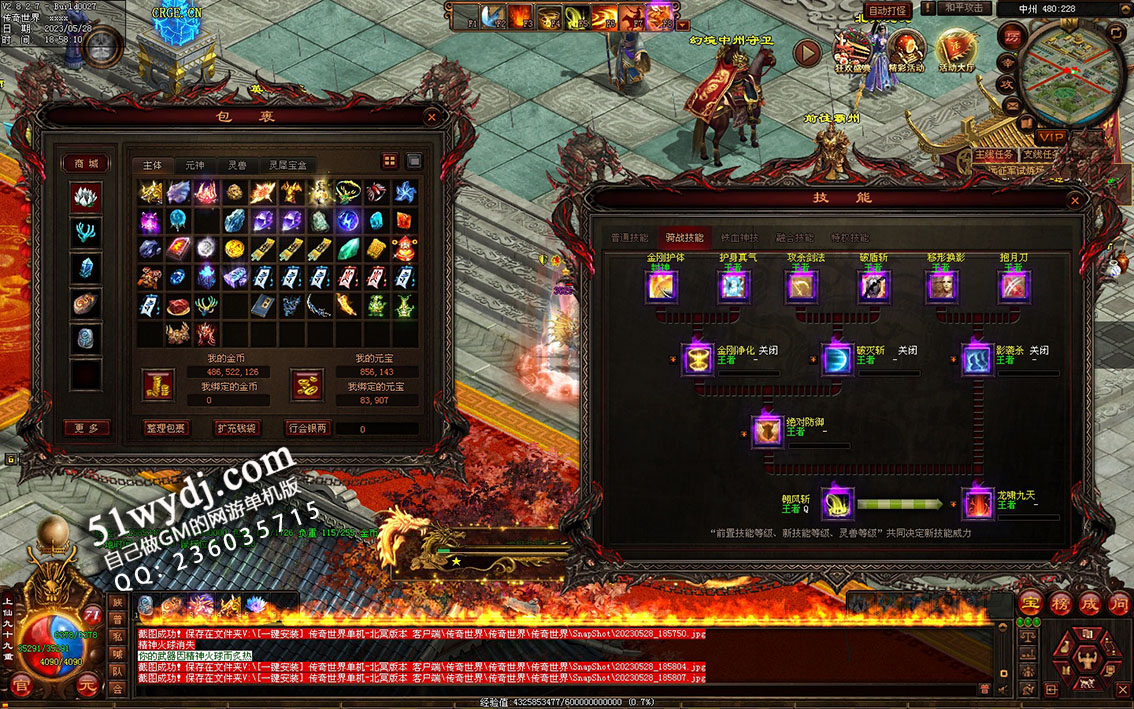Select the 金刚护体 skill icon

click(661, 287)
